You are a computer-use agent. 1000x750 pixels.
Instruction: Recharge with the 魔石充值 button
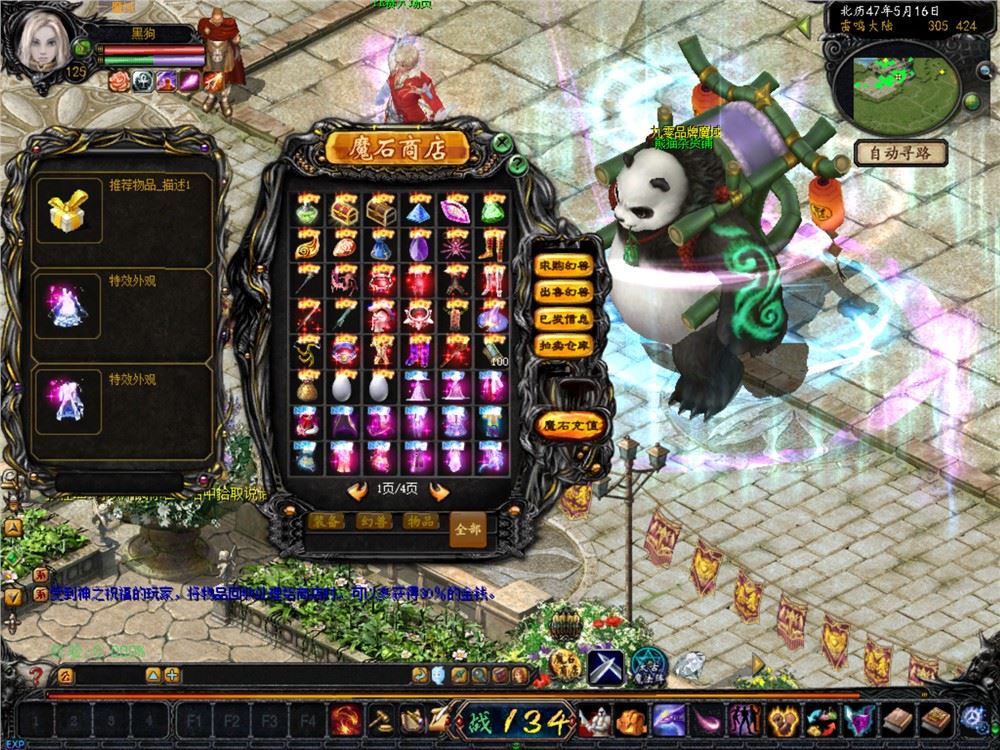[x=570, y=424]
